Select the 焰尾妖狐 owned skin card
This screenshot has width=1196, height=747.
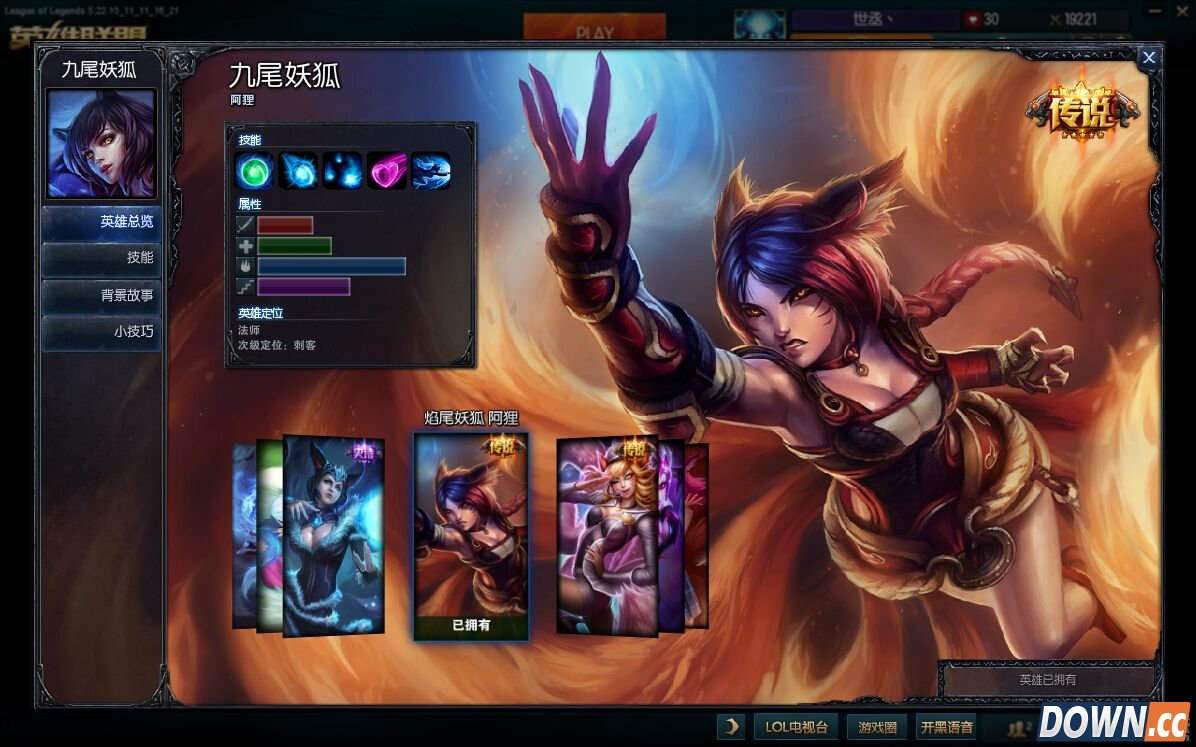pyautogui.click(x=471, y=535)
